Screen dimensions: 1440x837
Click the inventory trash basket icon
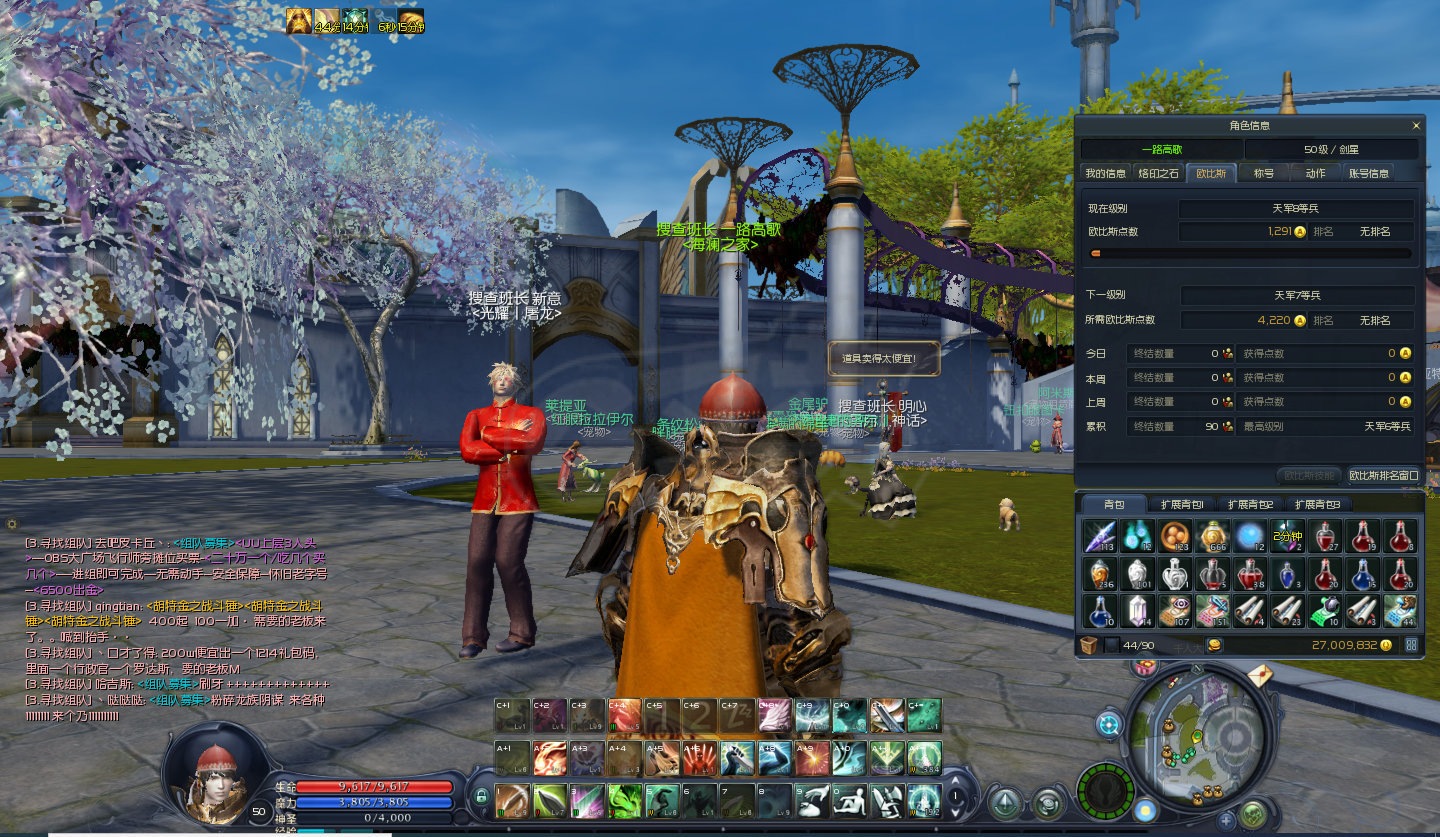tap(1089, 645)
